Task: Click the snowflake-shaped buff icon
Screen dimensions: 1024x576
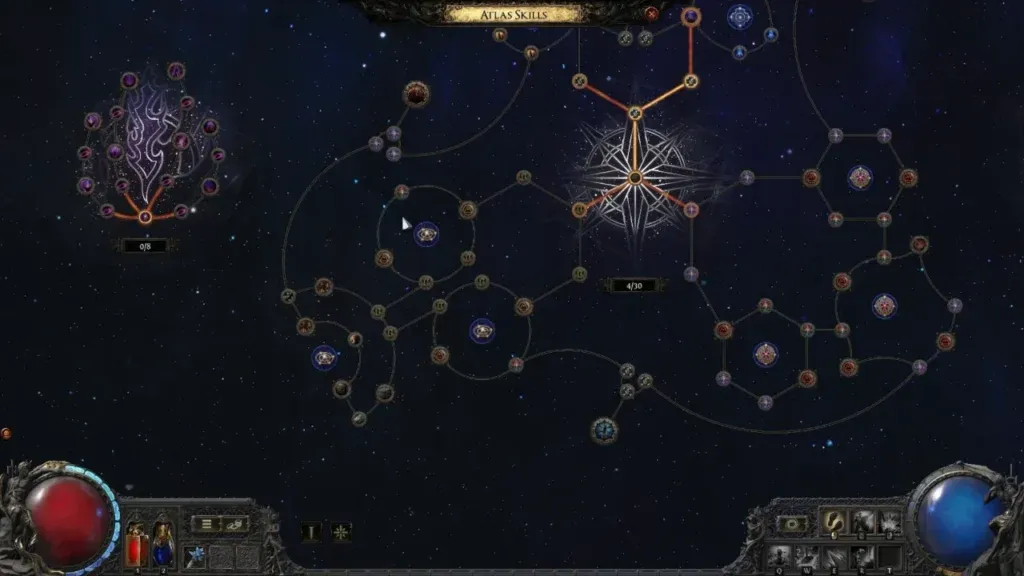Action: [x=341, y=532]
